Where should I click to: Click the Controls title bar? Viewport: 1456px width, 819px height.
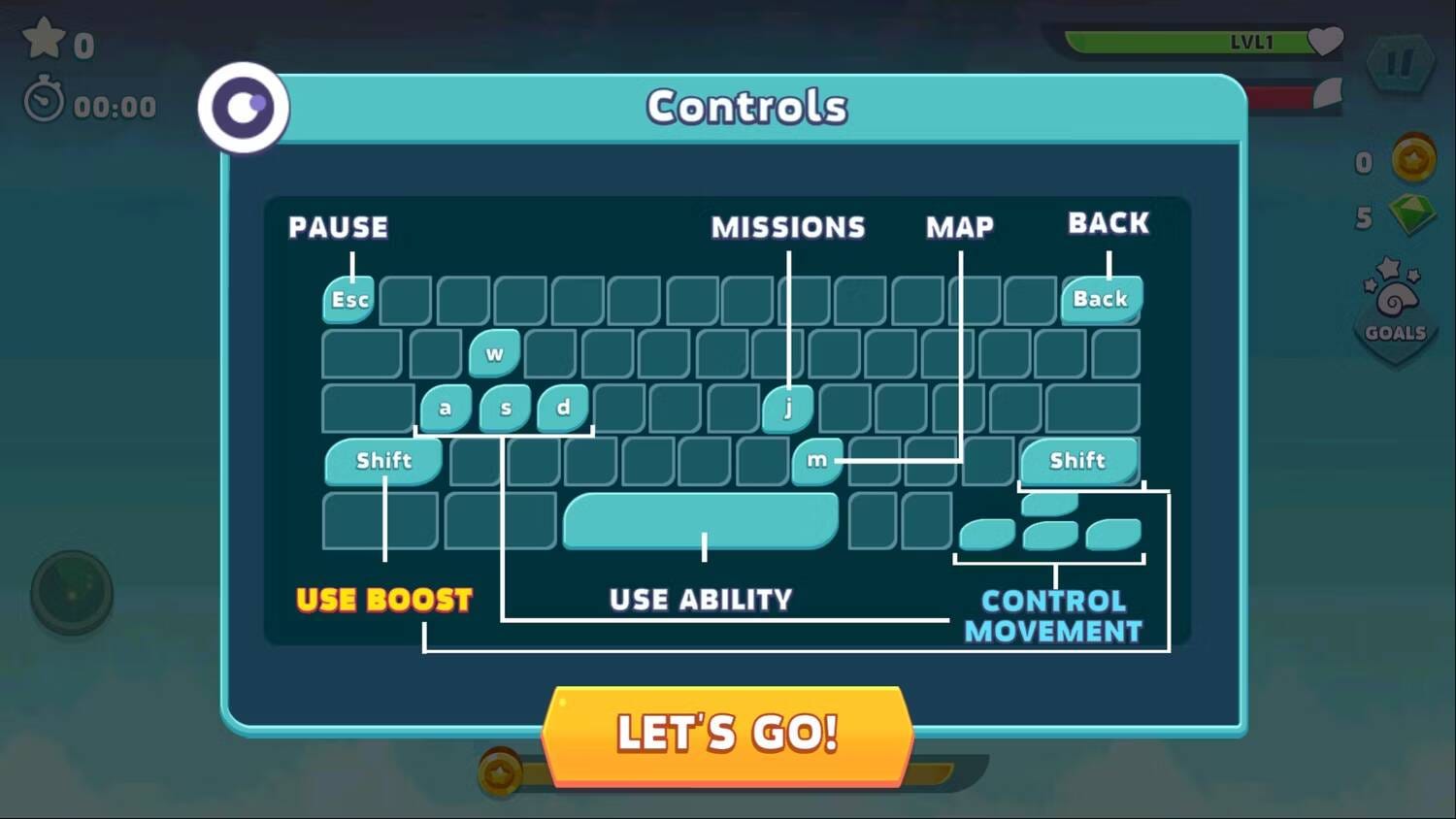tap(745, 107)
